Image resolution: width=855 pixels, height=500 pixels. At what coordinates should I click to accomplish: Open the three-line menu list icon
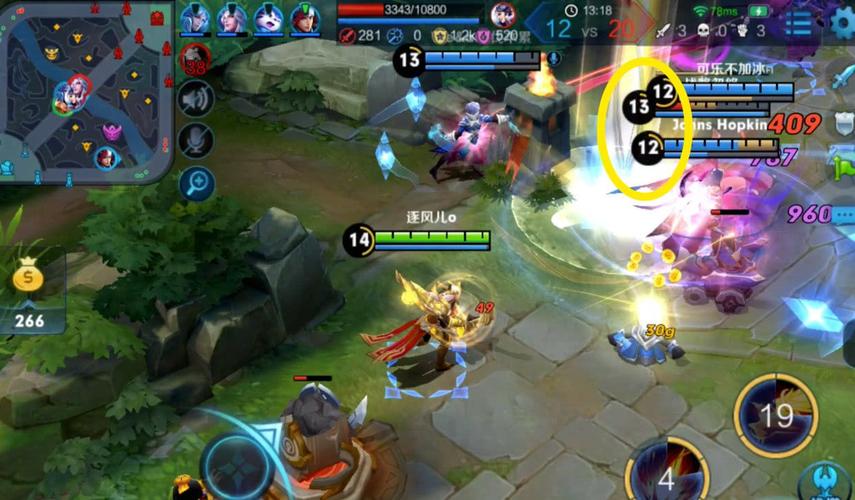(x=799, y=22)
